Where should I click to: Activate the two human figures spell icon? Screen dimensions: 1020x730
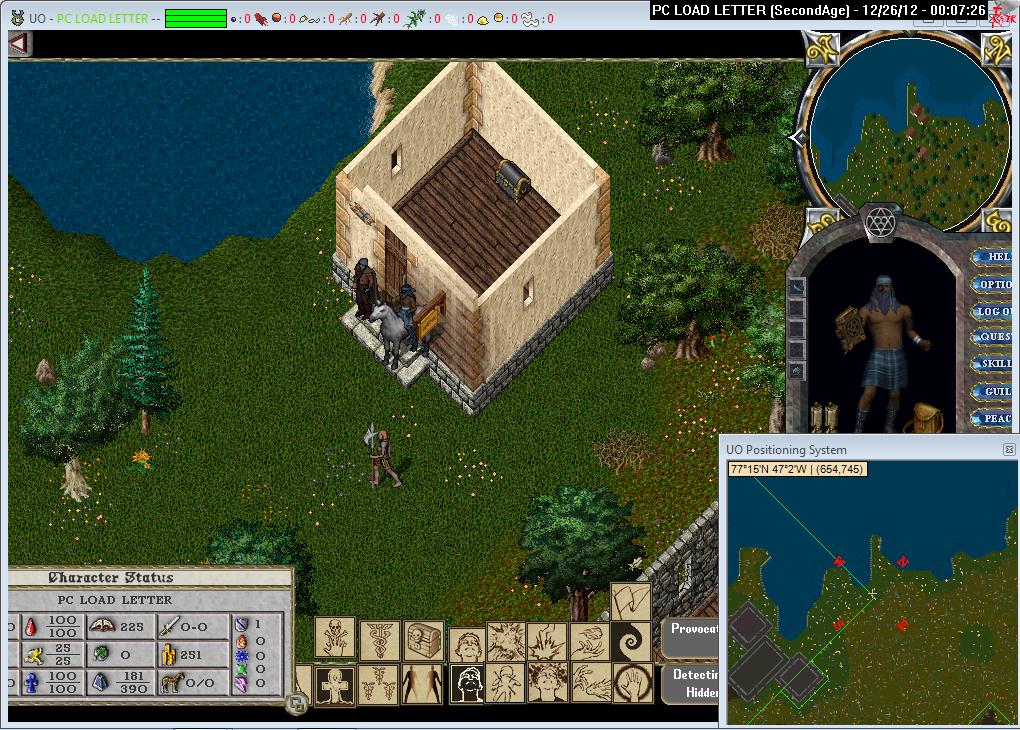pos(422,685)
